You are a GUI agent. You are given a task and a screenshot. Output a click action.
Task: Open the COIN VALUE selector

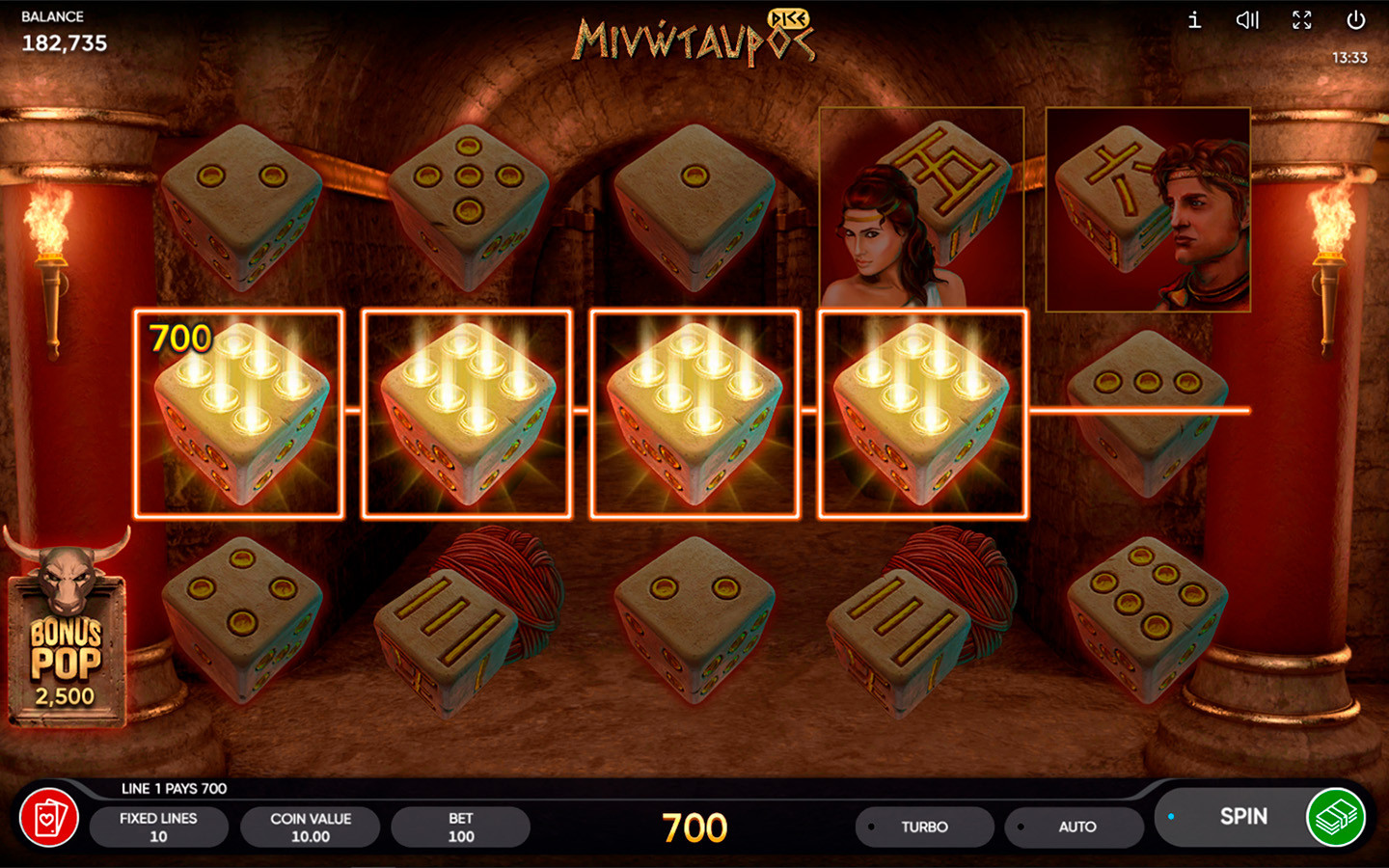click(x=310, y=827)
